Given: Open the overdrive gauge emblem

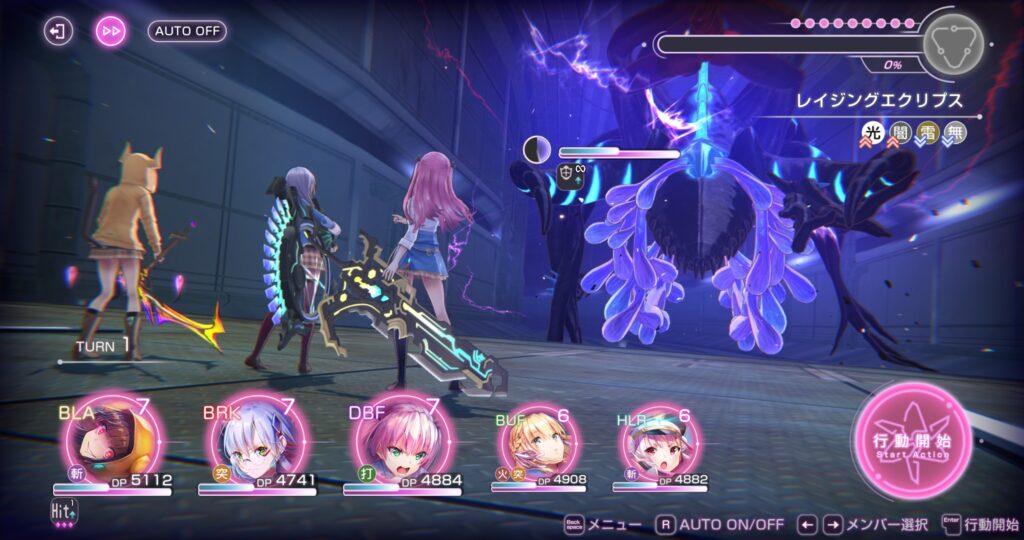Looking at the screenshot, I should tap(951, 43).
